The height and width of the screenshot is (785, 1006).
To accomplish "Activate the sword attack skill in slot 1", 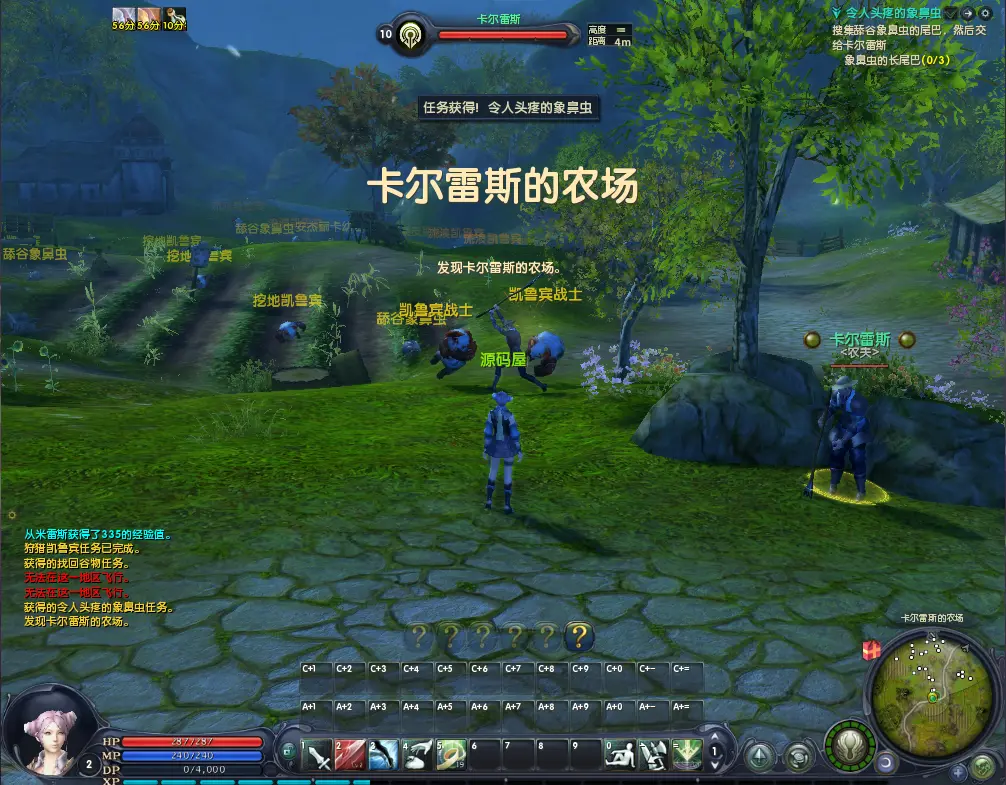I will [x=317, y=754].
